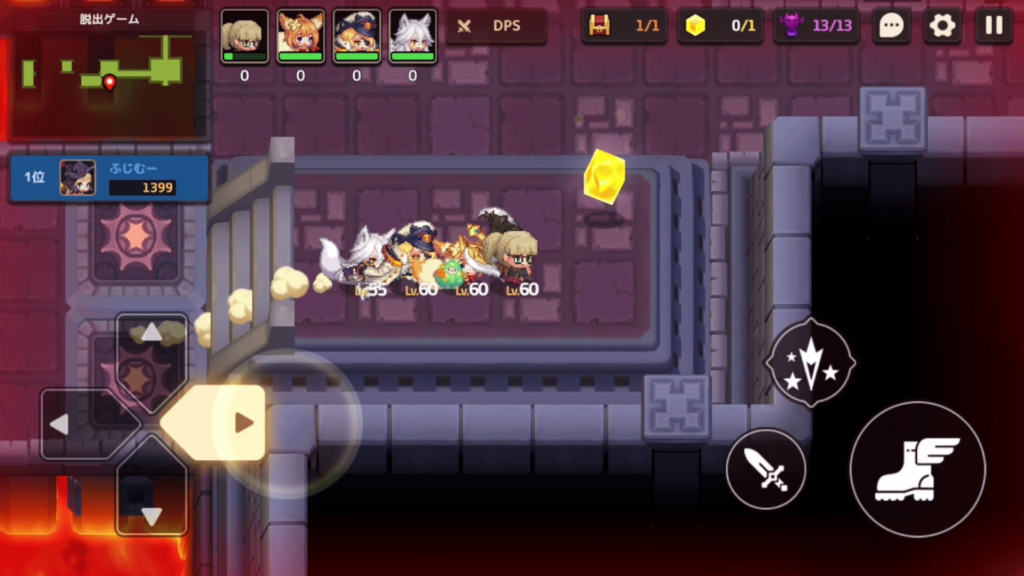1024x576 pixels.
Task: Tap the d-pad left arrow
Action: pos(70,424)
